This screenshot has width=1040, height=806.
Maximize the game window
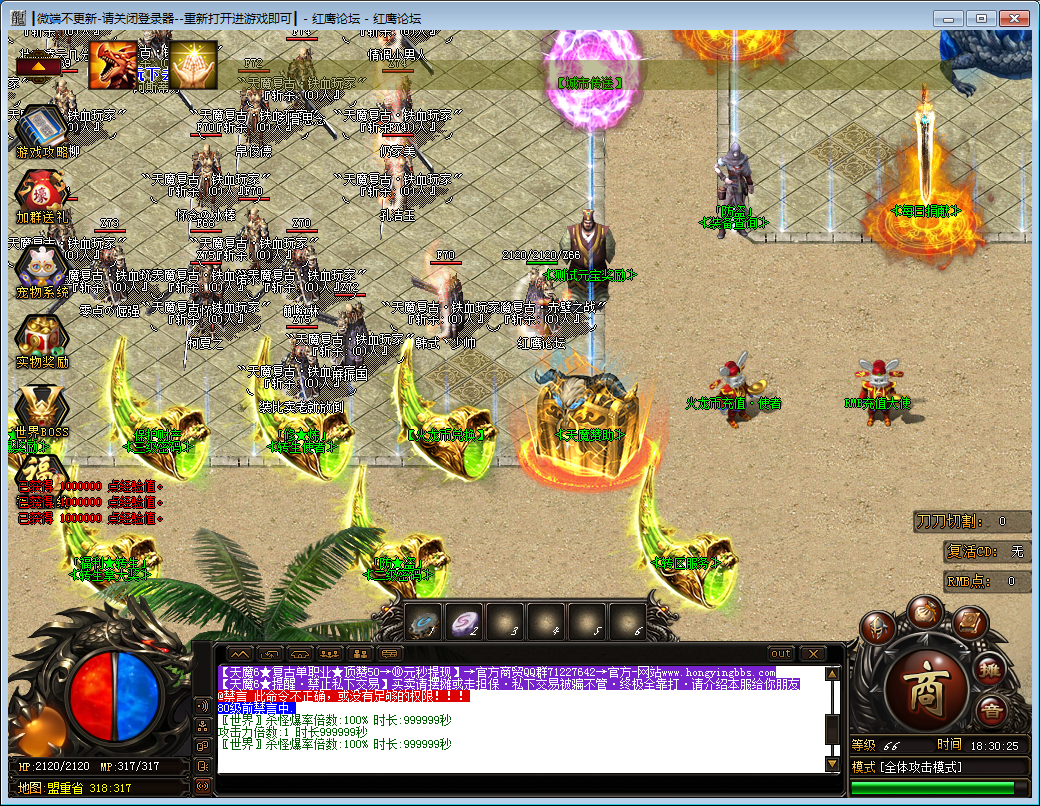(982, 18)
